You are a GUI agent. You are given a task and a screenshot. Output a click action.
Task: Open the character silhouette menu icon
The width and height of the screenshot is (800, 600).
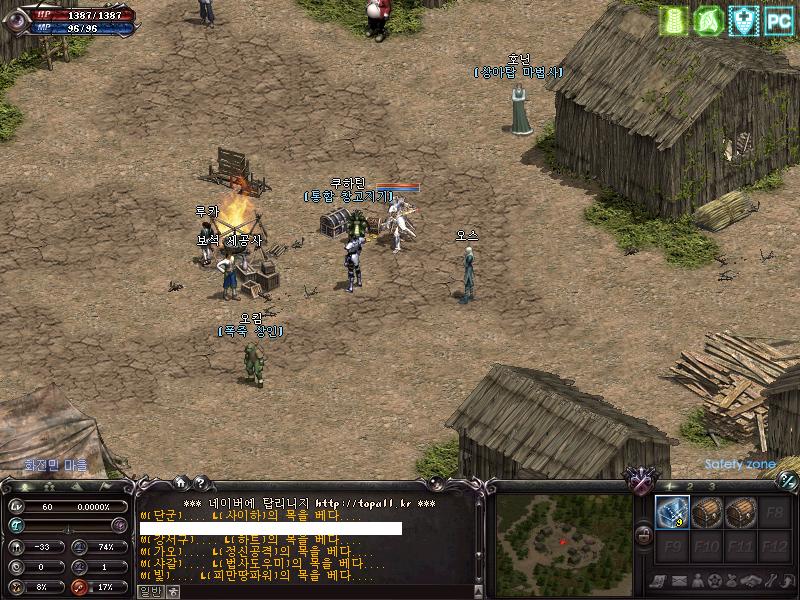(x=696, y=582)
